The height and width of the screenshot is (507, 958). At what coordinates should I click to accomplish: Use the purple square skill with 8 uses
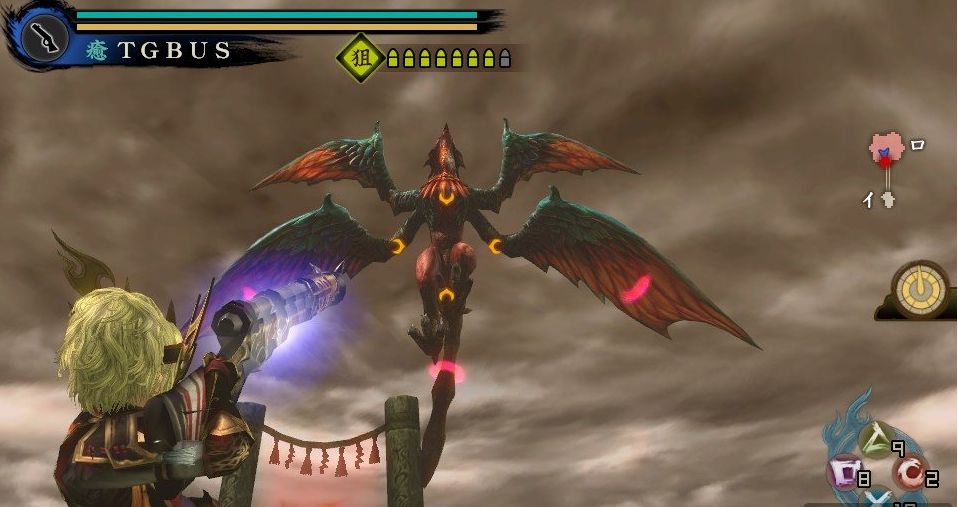(843, 472)
